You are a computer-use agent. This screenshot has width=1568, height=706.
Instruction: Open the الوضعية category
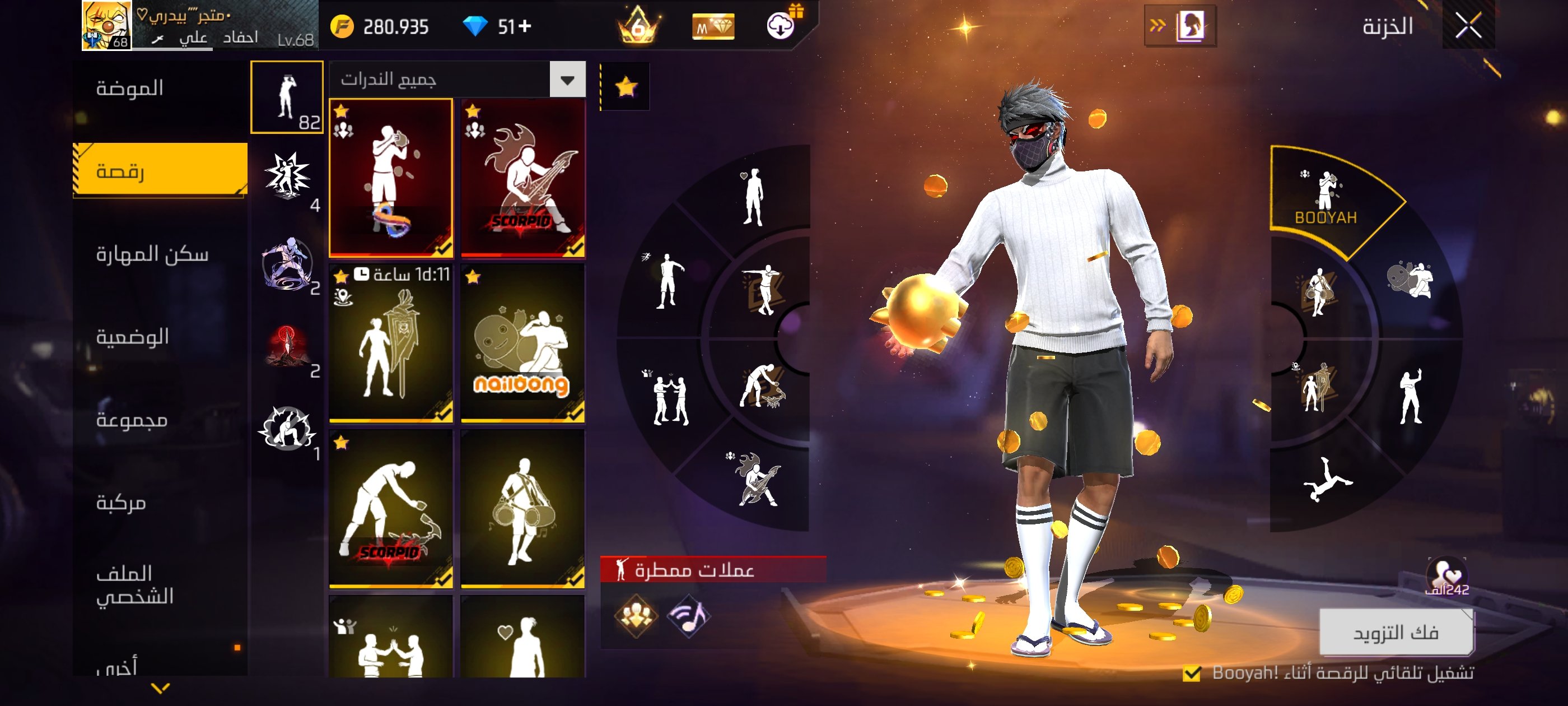pyautogui.click(x=132, y=336)
